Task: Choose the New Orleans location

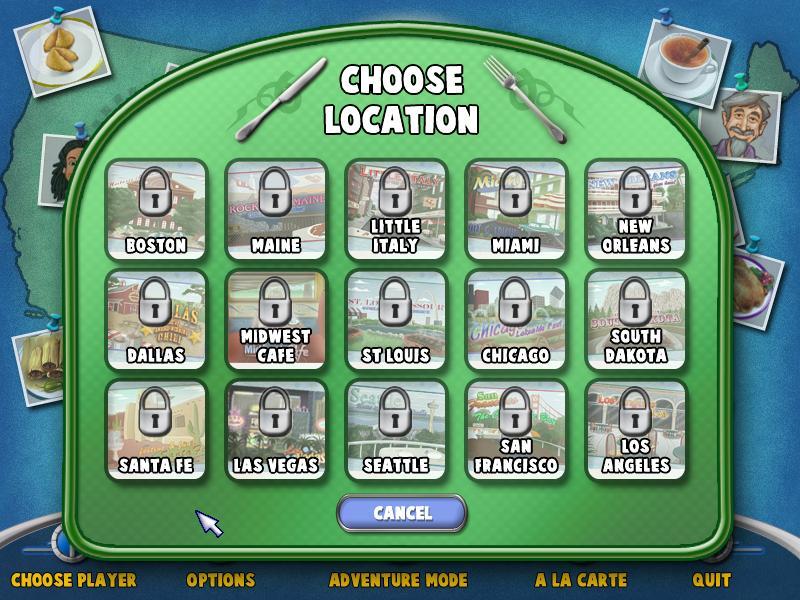Action: point(635,210)
